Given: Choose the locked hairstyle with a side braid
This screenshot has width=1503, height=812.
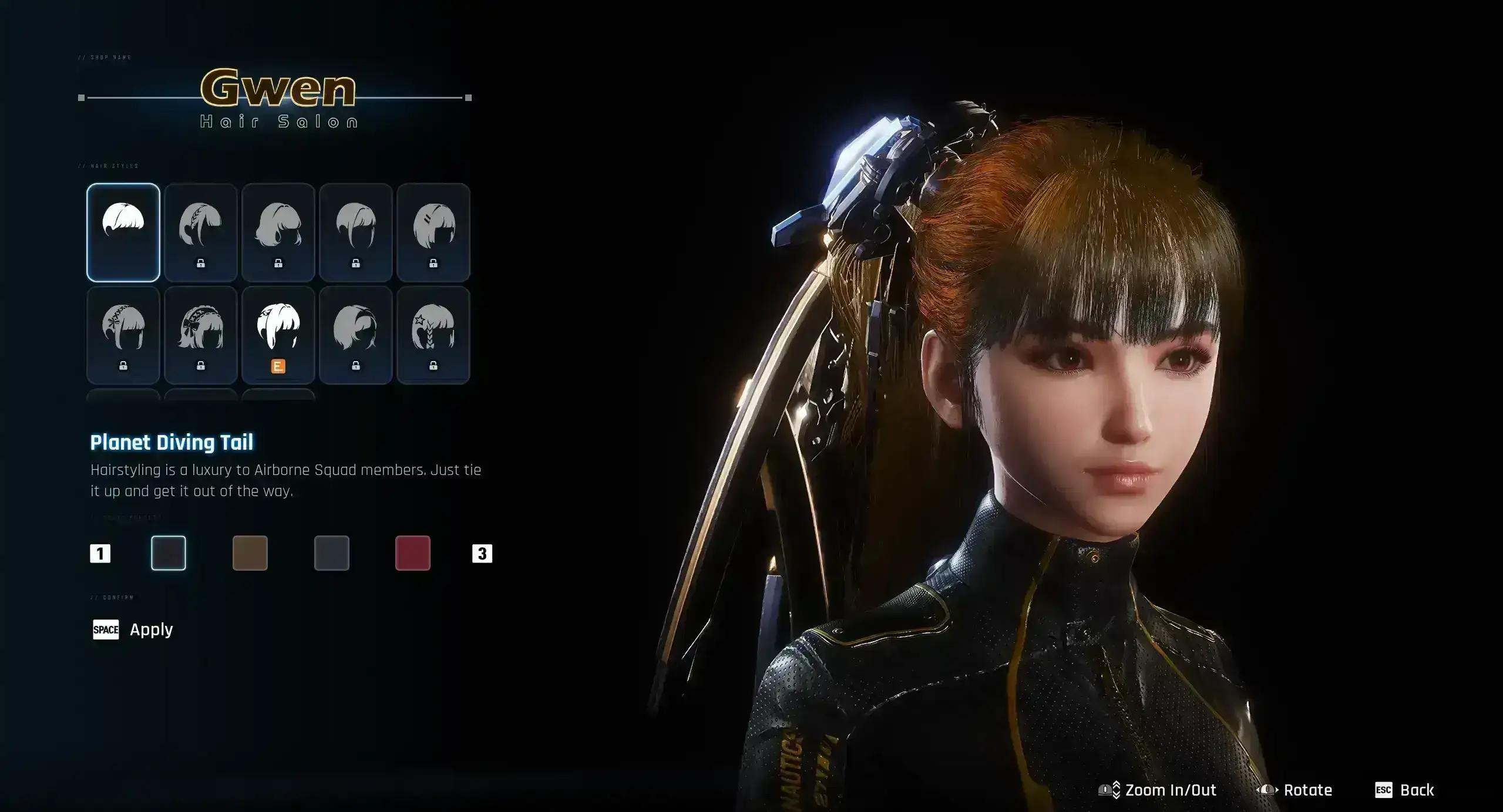Looking at the screenshot, I should pyautogui.click(x=201, y=232).
